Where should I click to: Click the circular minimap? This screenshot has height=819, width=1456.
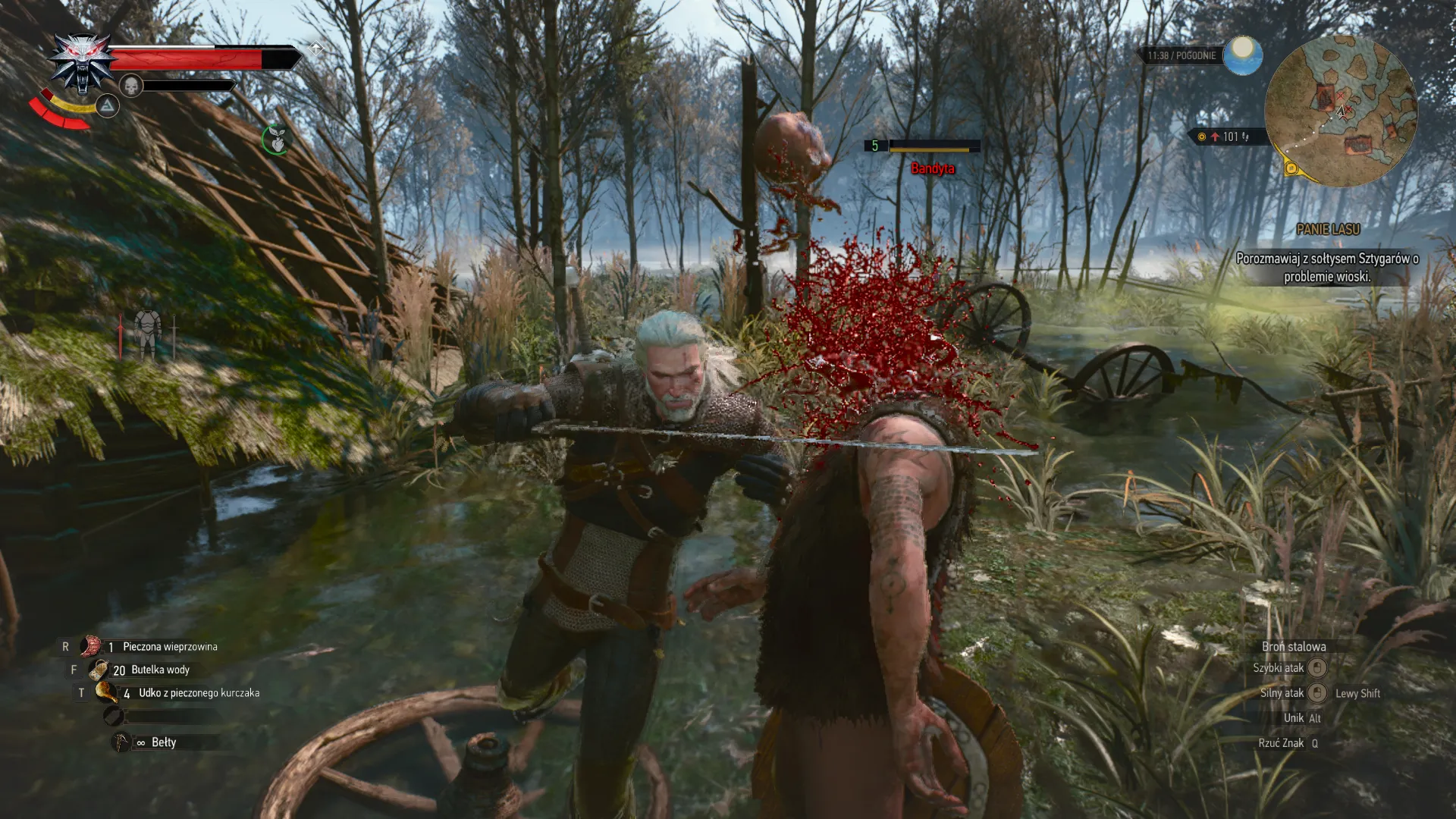coord(1341,111)
